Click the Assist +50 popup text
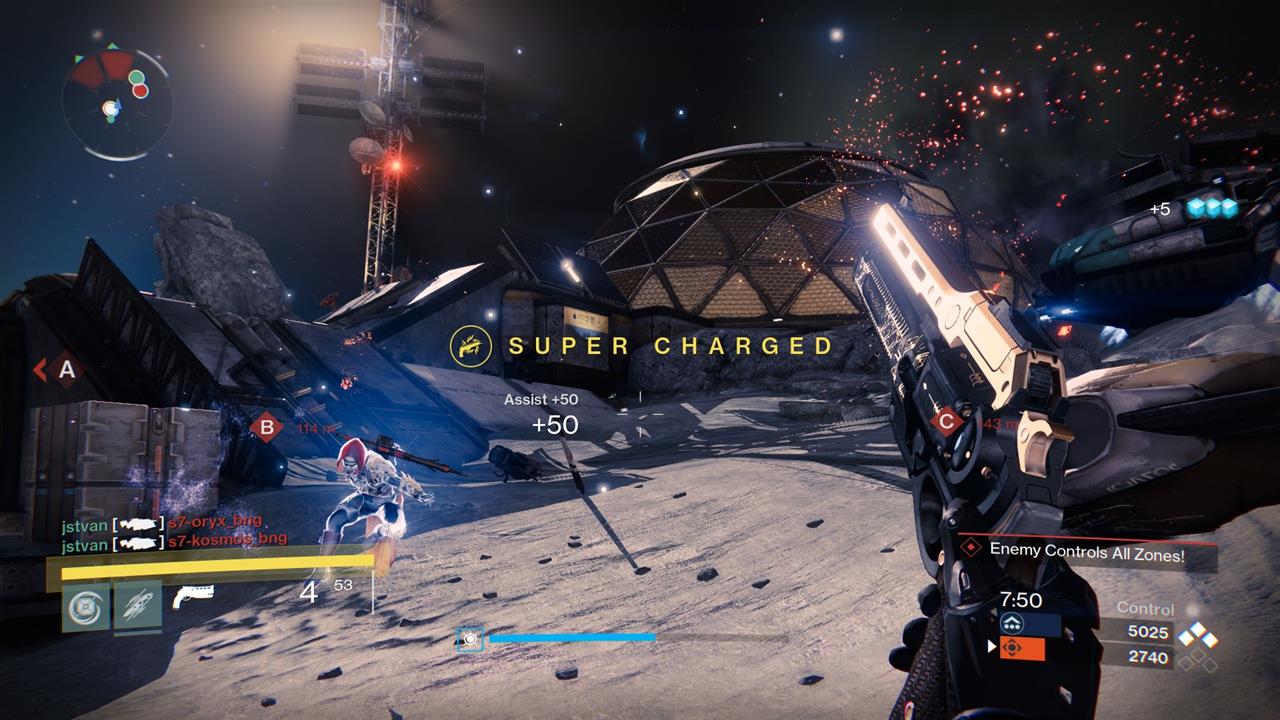 [539, 398]
